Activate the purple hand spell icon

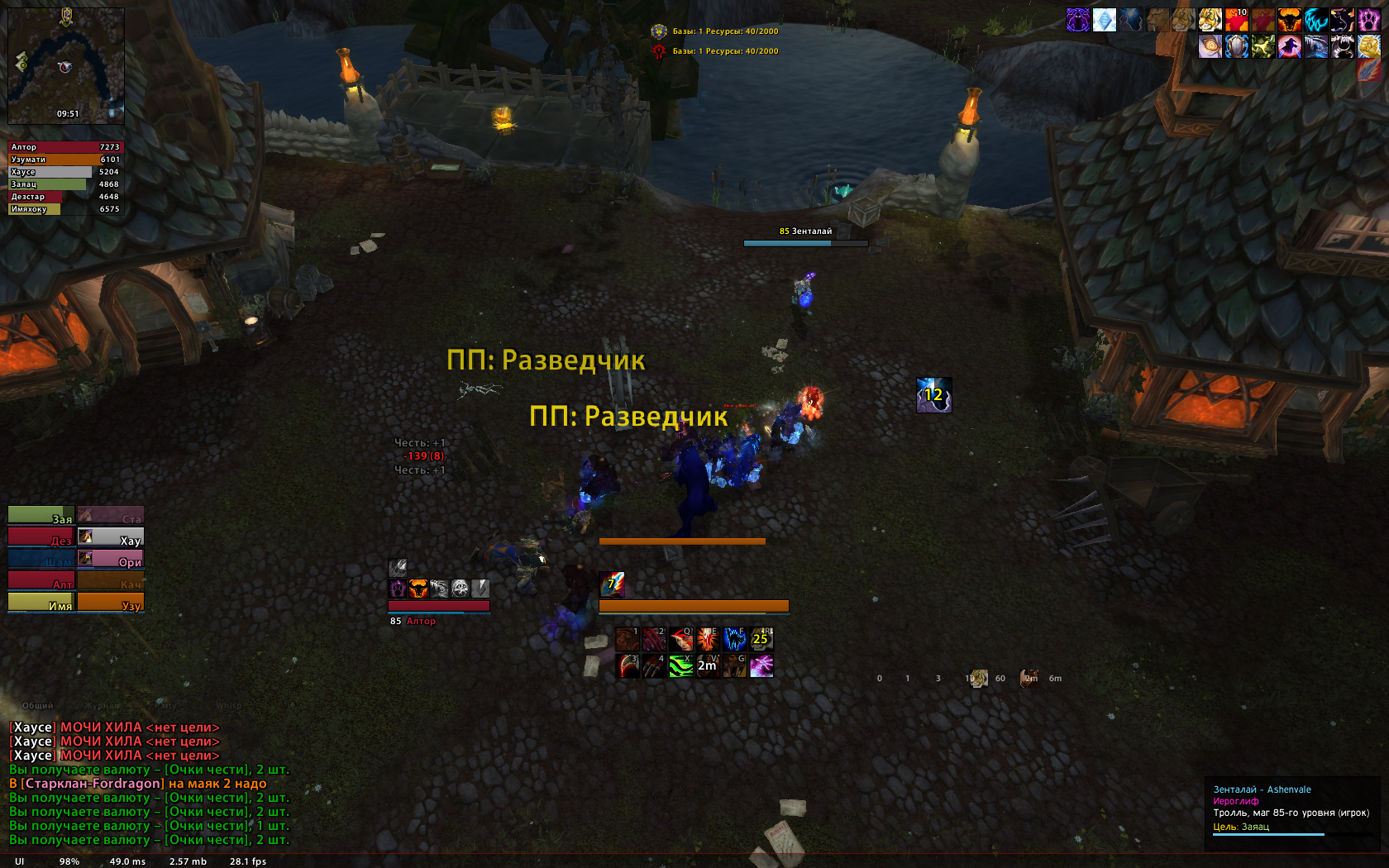point(761,665)
